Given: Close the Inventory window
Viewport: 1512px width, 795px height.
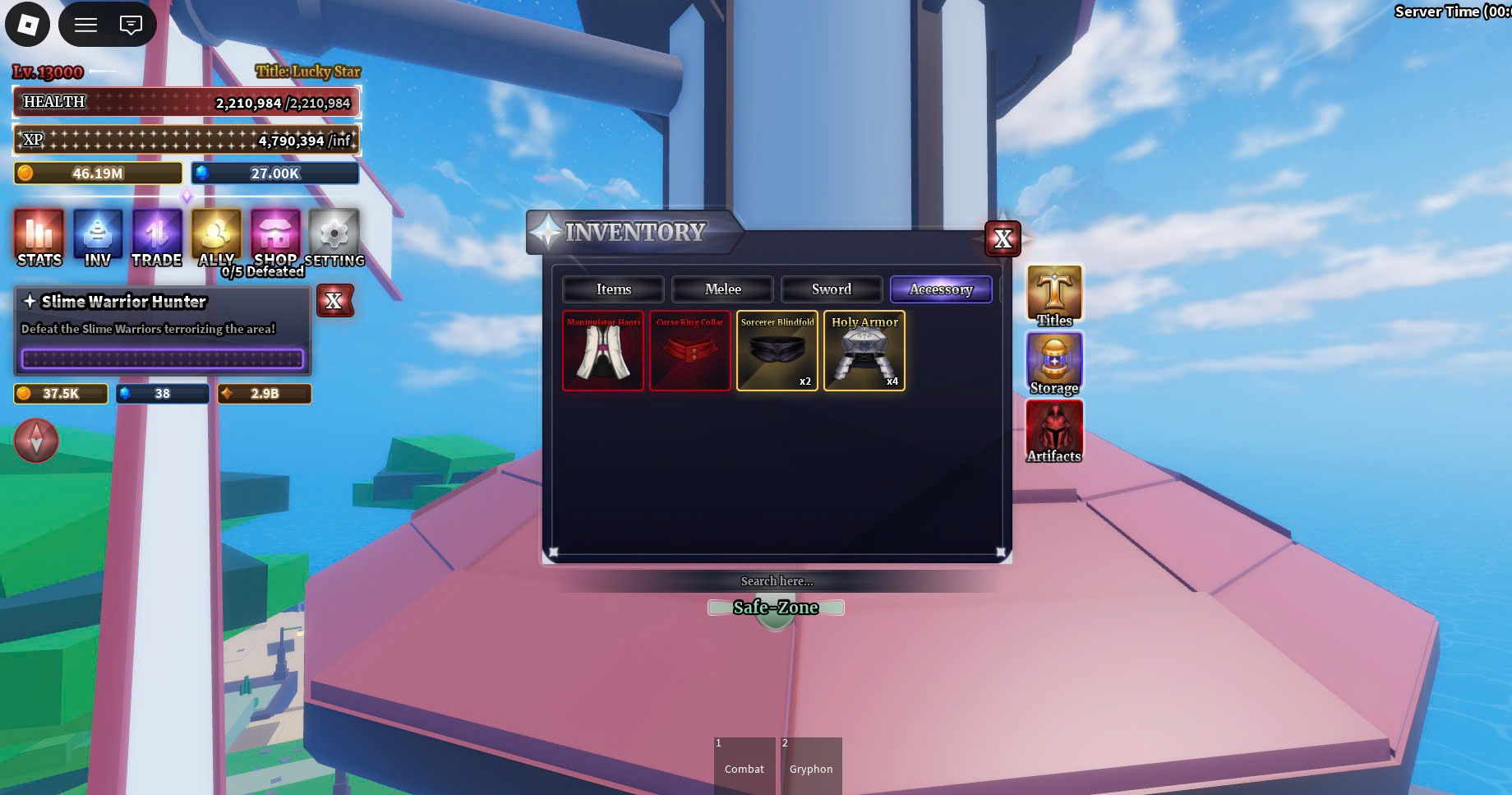Looking at the screenshot, I should 1003,239.
